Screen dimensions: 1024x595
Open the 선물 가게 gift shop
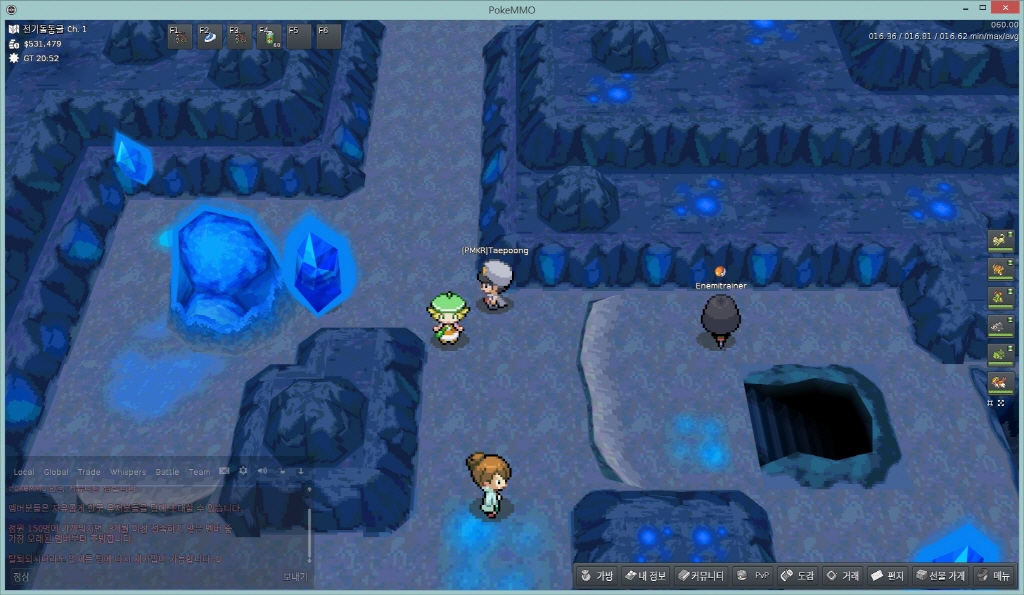[x=939, y=576]
